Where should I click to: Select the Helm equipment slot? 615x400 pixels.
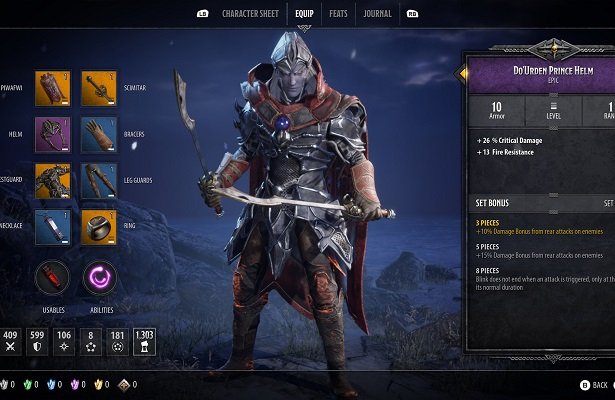point(52,134)
